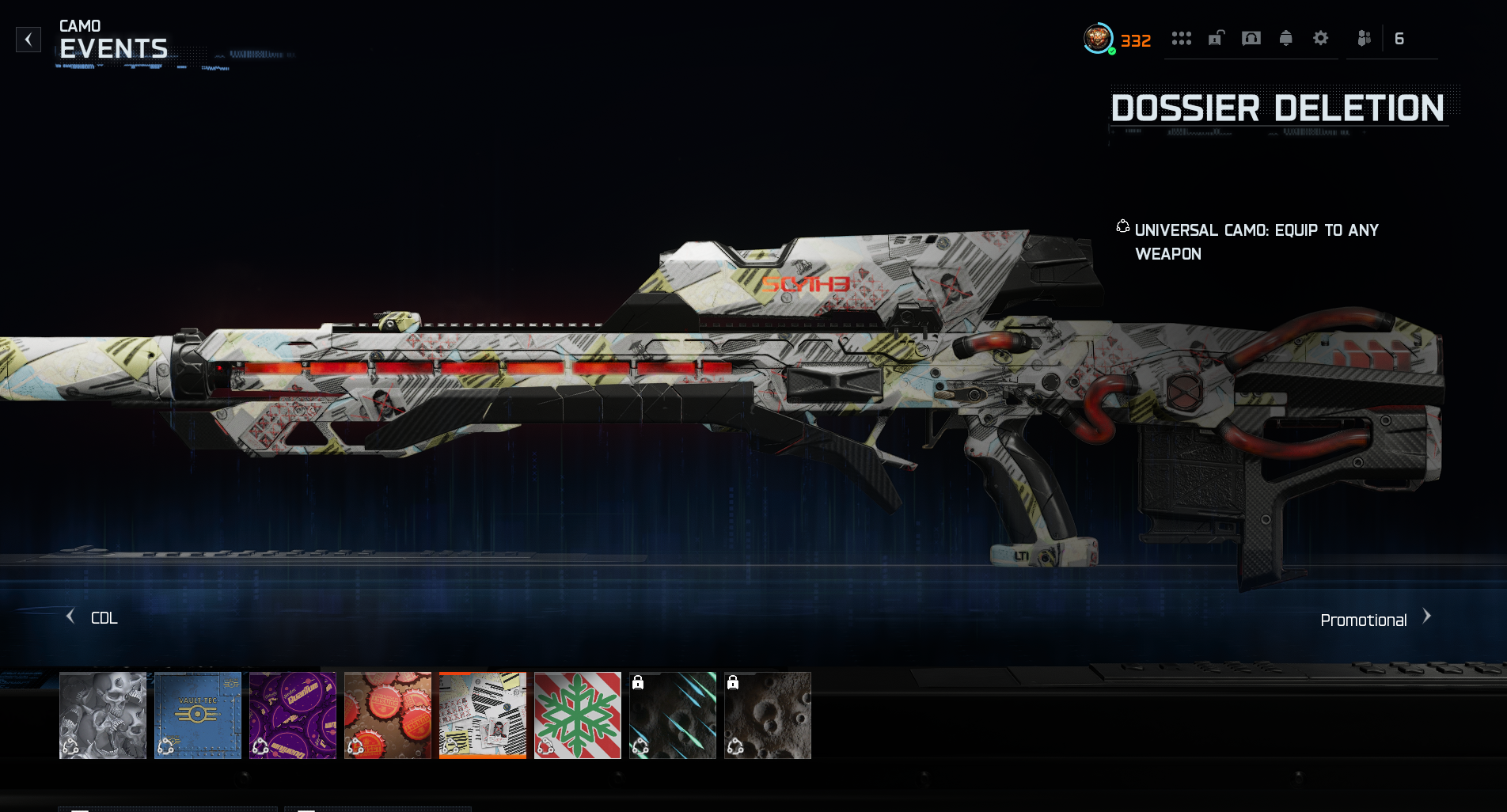Open the player profile emblem

pyautogui.click(x=1098, y=39)
